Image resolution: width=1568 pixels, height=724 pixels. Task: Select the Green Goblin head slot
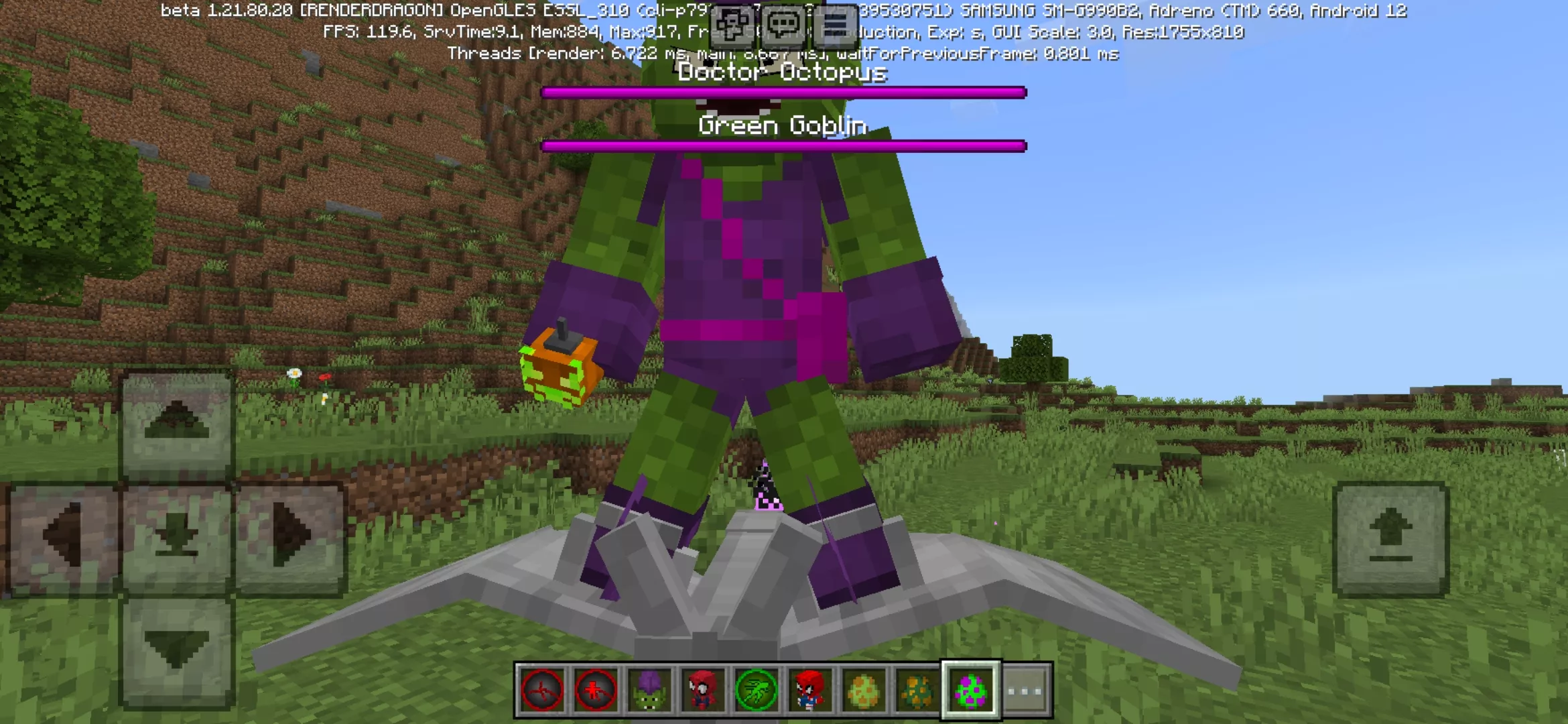[649, 690]
